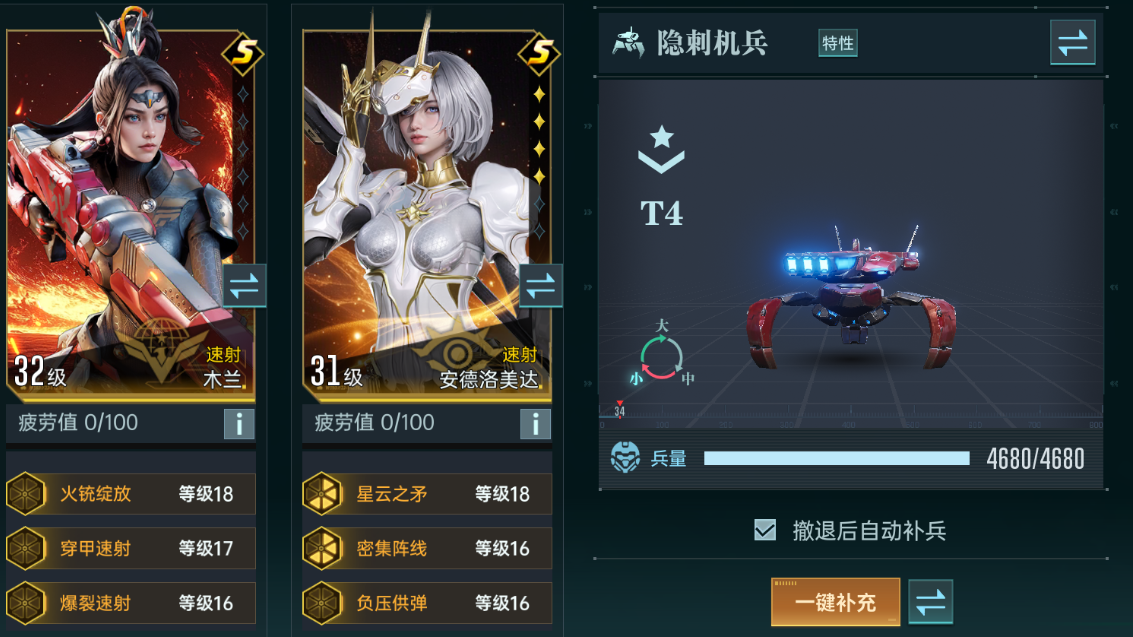Open the 负压供弹 skill
The height and width of the screenshot is (637, 1133).
click(427, 603)
